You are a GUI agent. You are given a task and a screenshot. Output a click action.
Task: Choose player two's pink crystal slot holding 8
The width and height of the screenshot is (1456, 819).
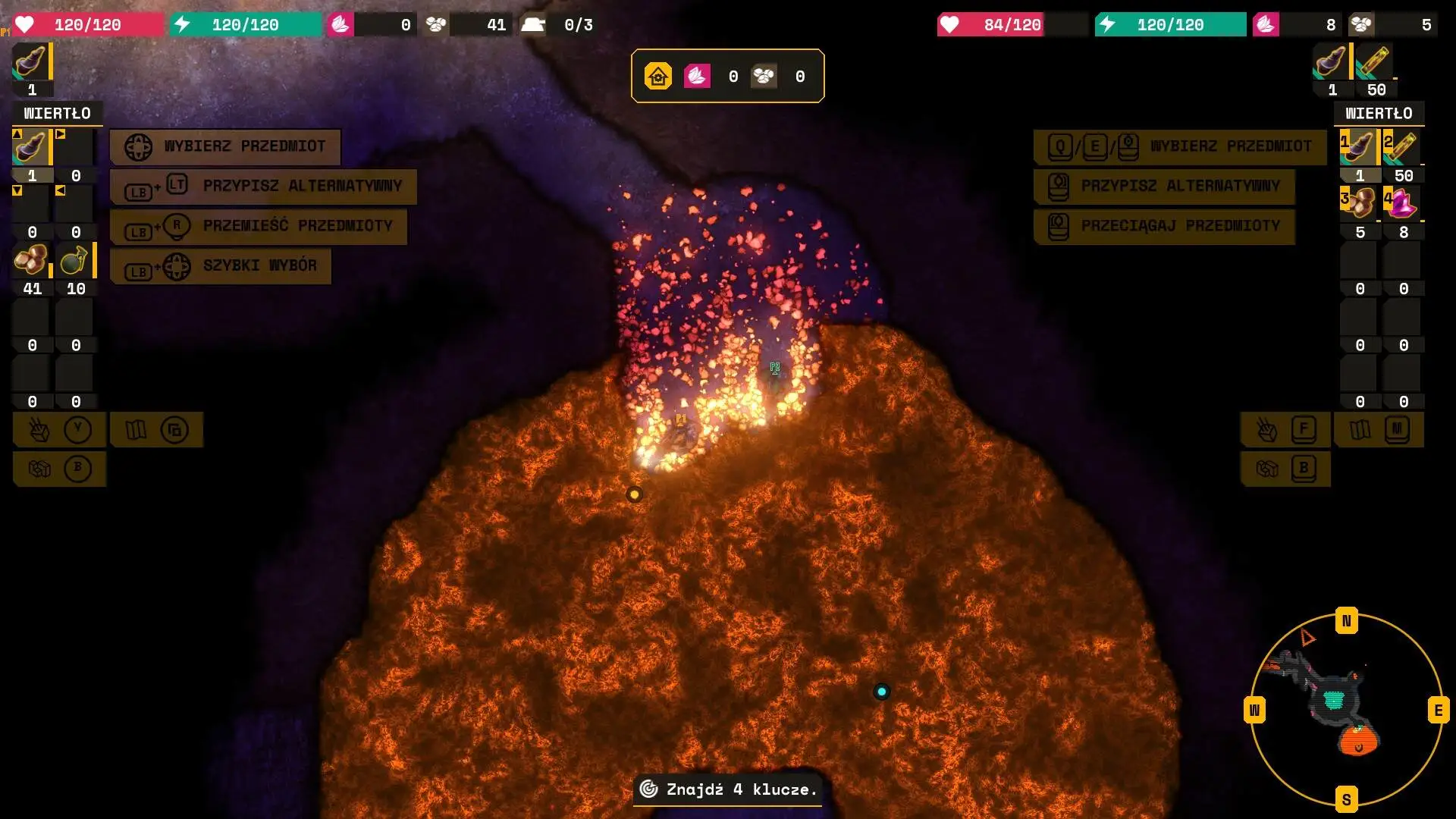point(1401,203)
